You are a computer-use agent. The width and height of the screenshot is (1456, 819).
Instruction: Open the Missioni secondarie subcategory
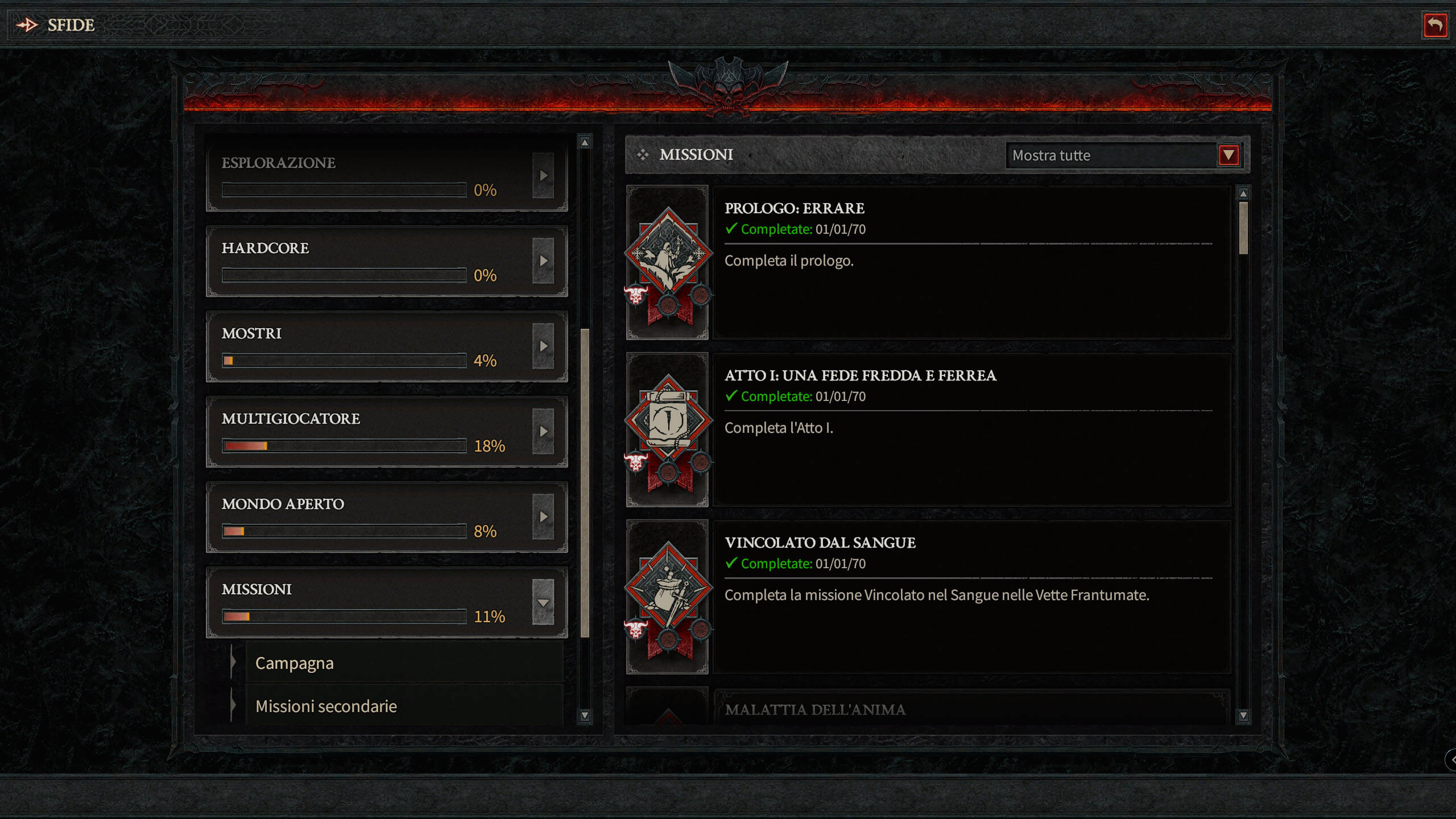404,706
